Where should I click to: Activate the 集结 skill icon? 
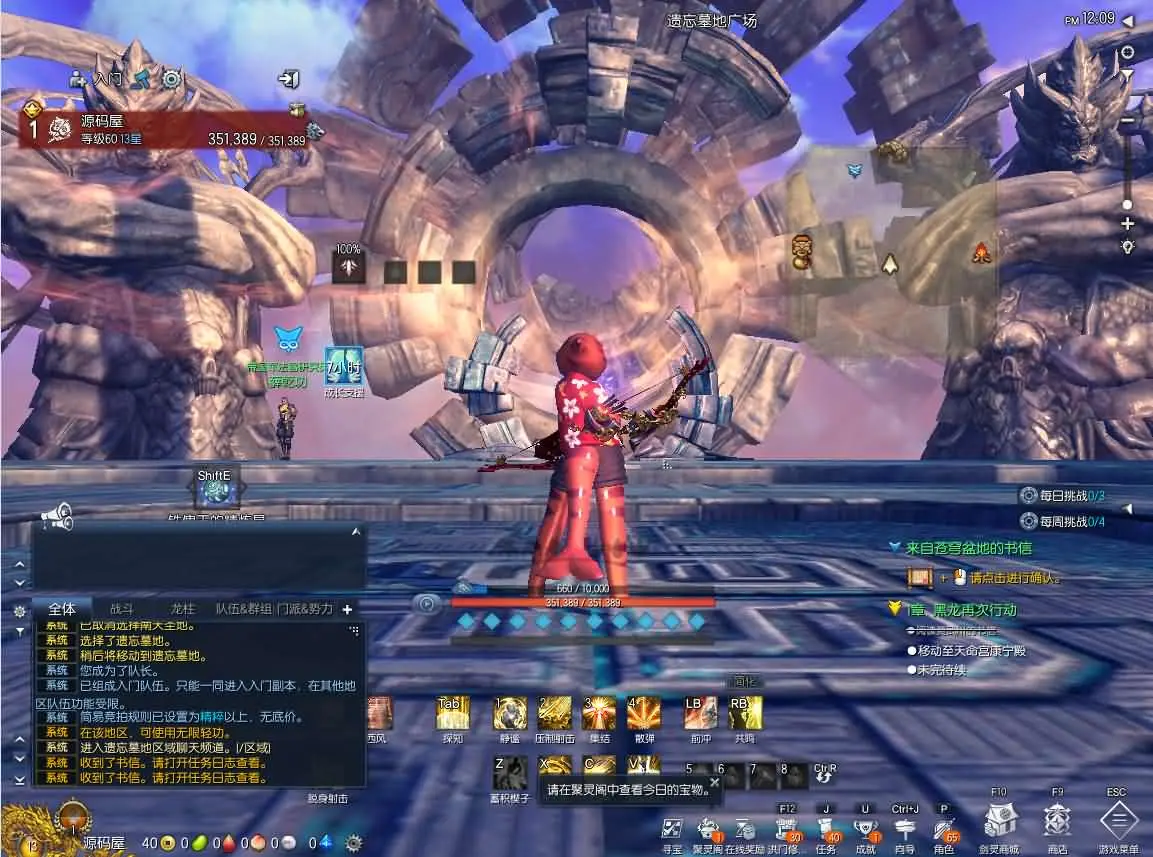pyautogui.click(x=600, y=713)
